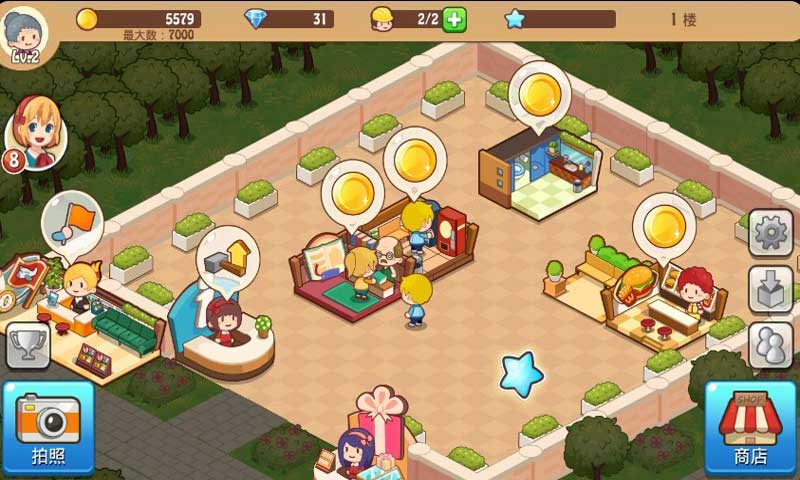Click the download arrow box button

click(770, 290)
